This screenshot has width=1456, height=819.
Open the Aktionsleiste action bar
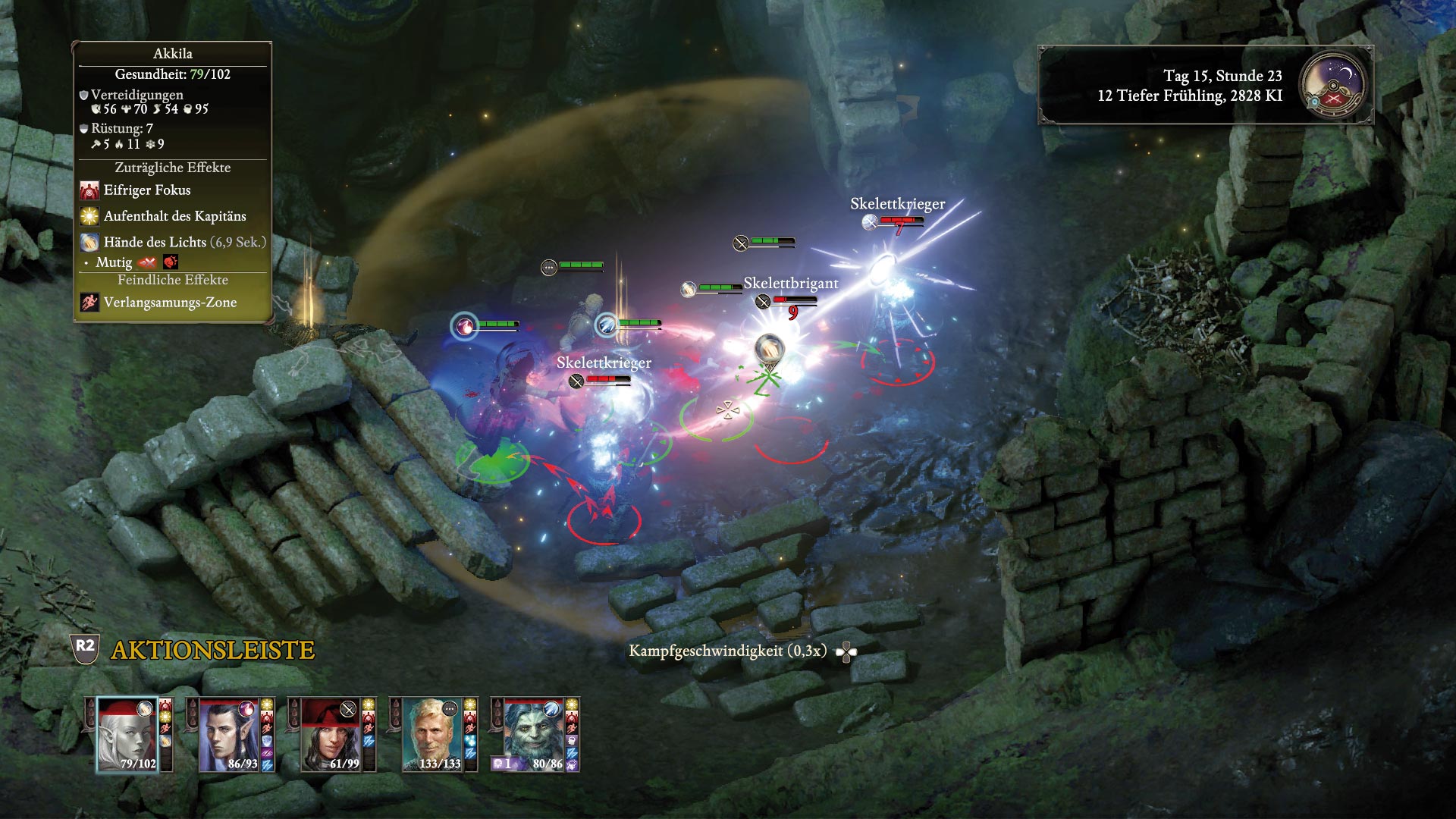[x=212, y=650]
